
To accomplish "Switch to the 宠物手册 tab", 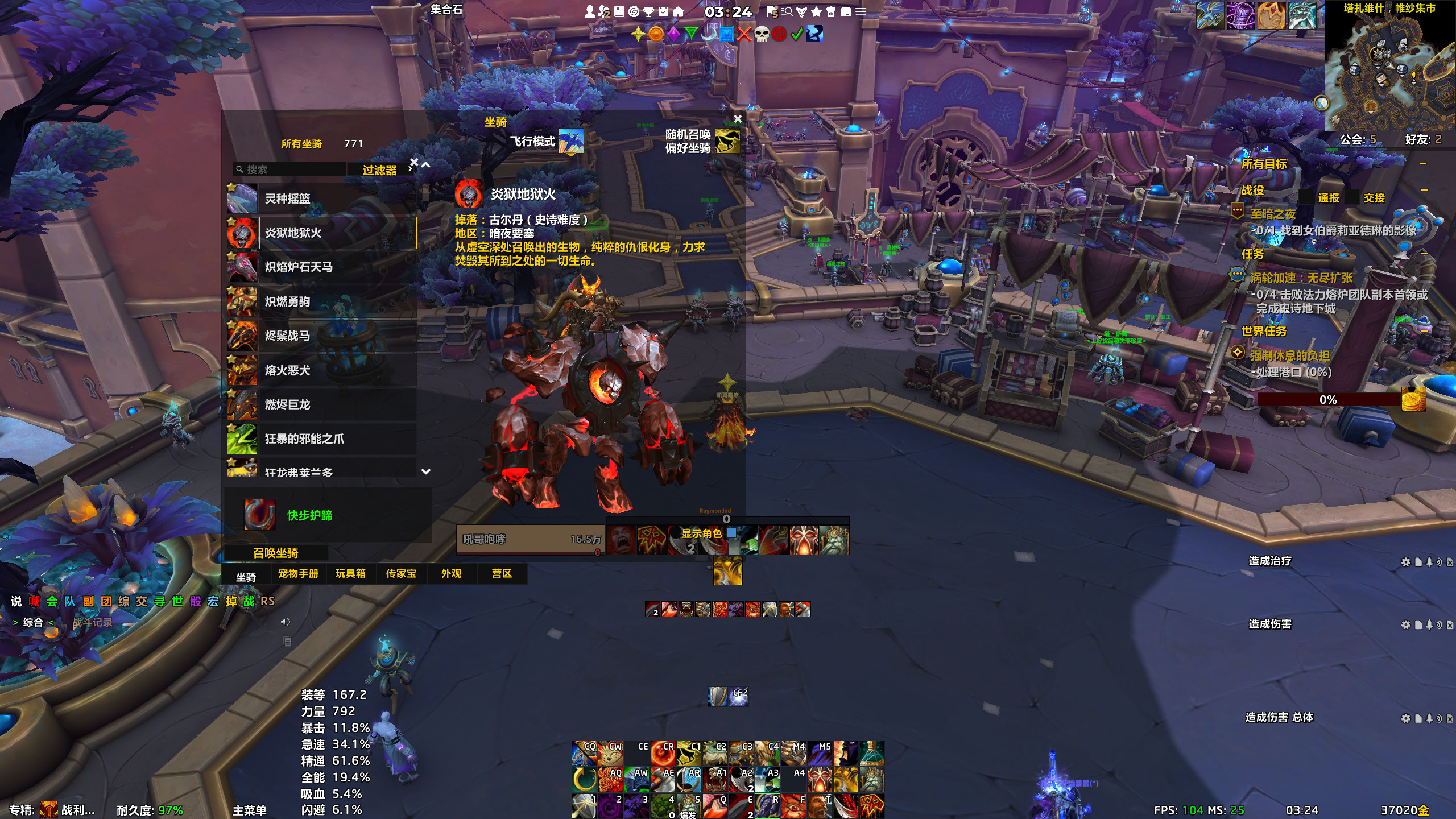I will (298, 573).
